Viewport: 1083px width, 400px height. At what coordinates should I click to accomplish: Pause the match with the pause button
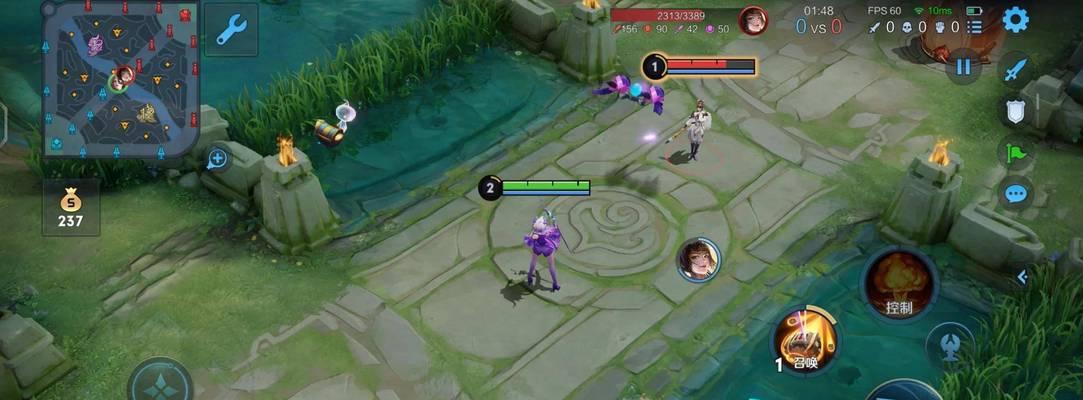coord(964,66)
